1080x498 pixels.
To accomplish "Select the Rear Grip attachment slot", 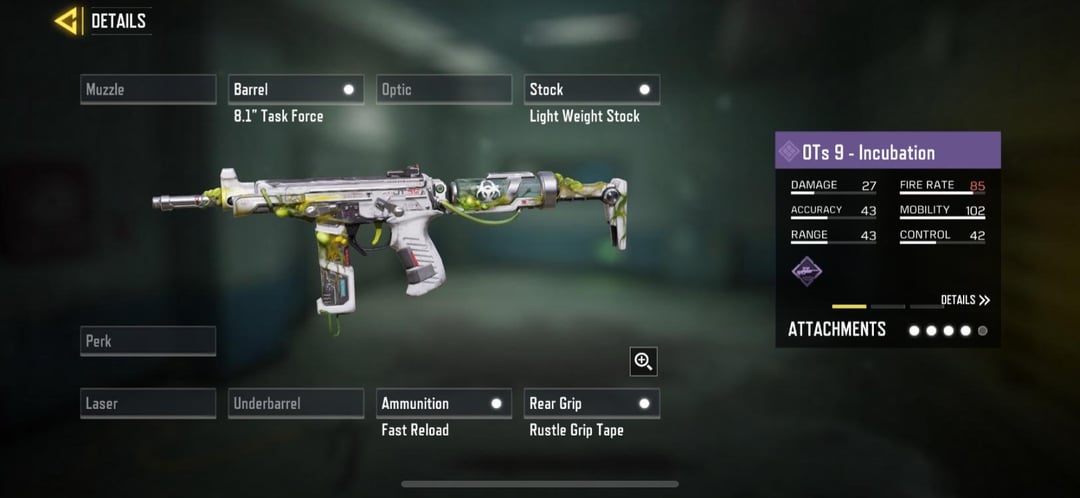I will (x=592, y=403).
